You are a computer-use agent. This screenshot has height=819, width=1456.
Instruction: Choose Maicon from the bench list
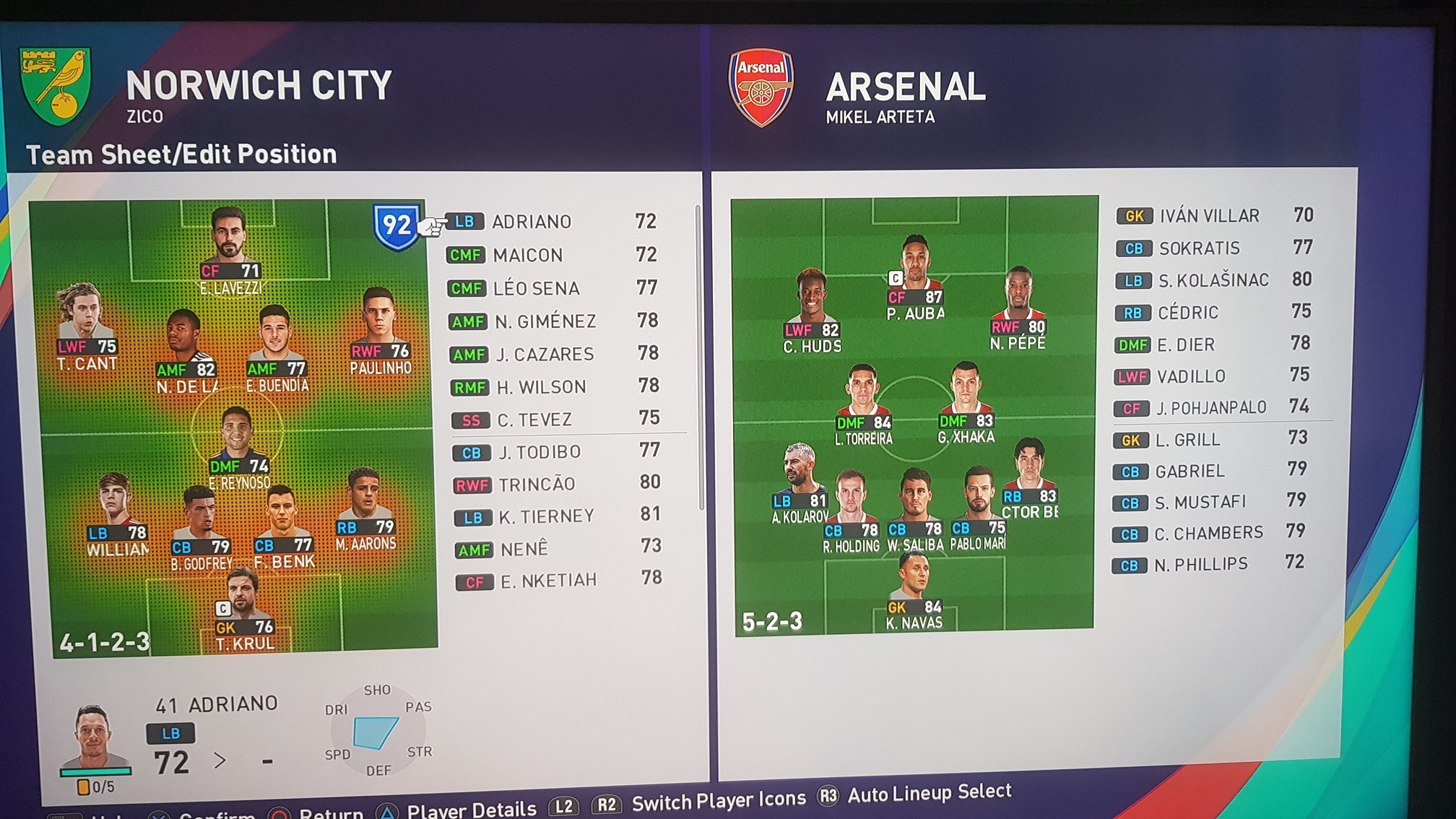click(528, 255)
